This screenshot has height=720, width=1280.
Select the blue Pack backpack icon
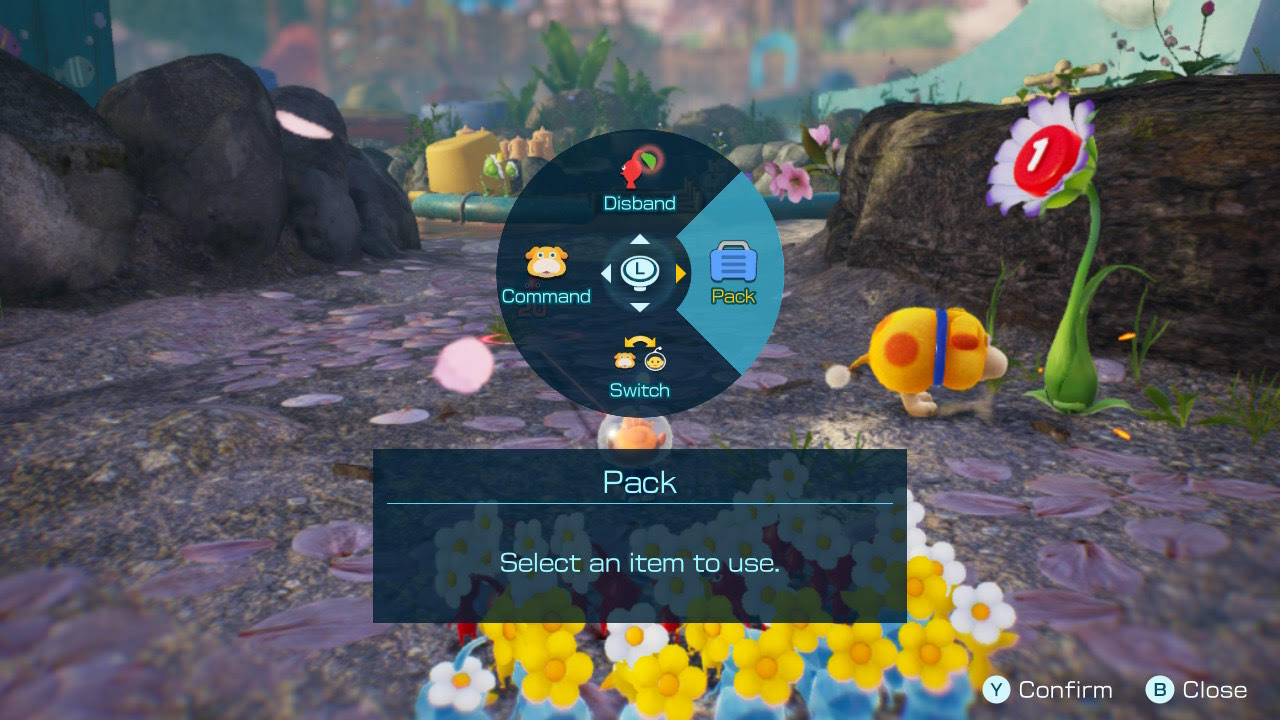(x=735, y=262)
